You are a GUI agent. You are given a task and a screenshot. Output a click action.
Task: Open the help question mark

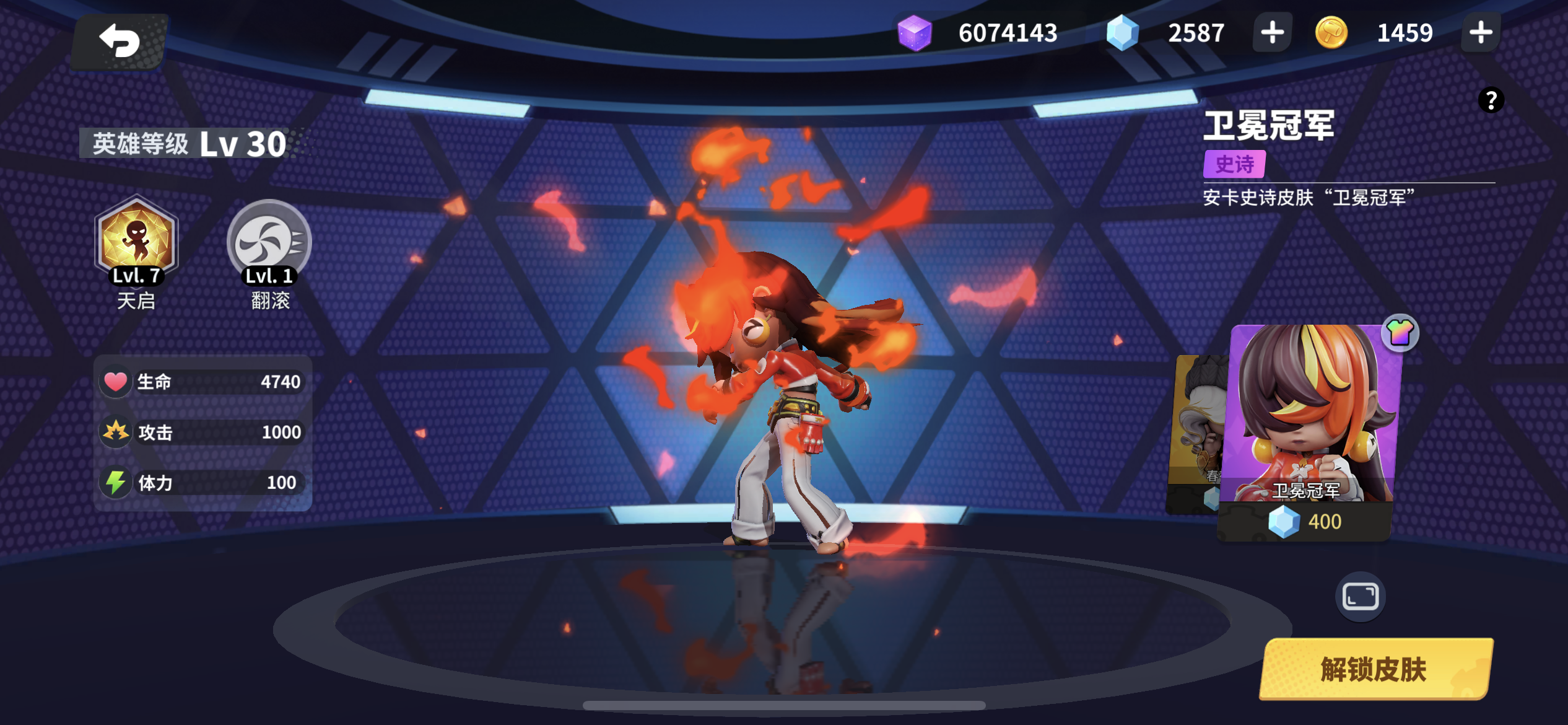[1491, 99]
